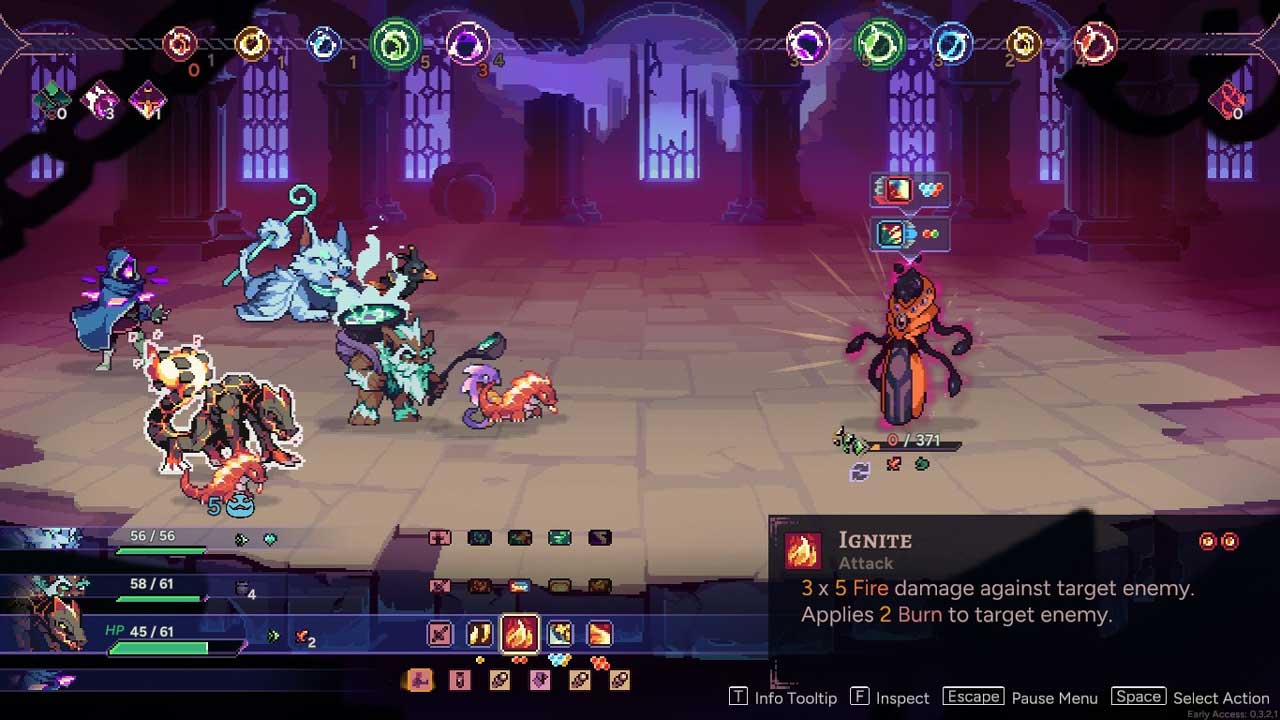Image resolution: width=1280 pixels, height=720 pixels.
Task: Choose the sword basic attack in the active row
Action: click(x=440, y=633)
